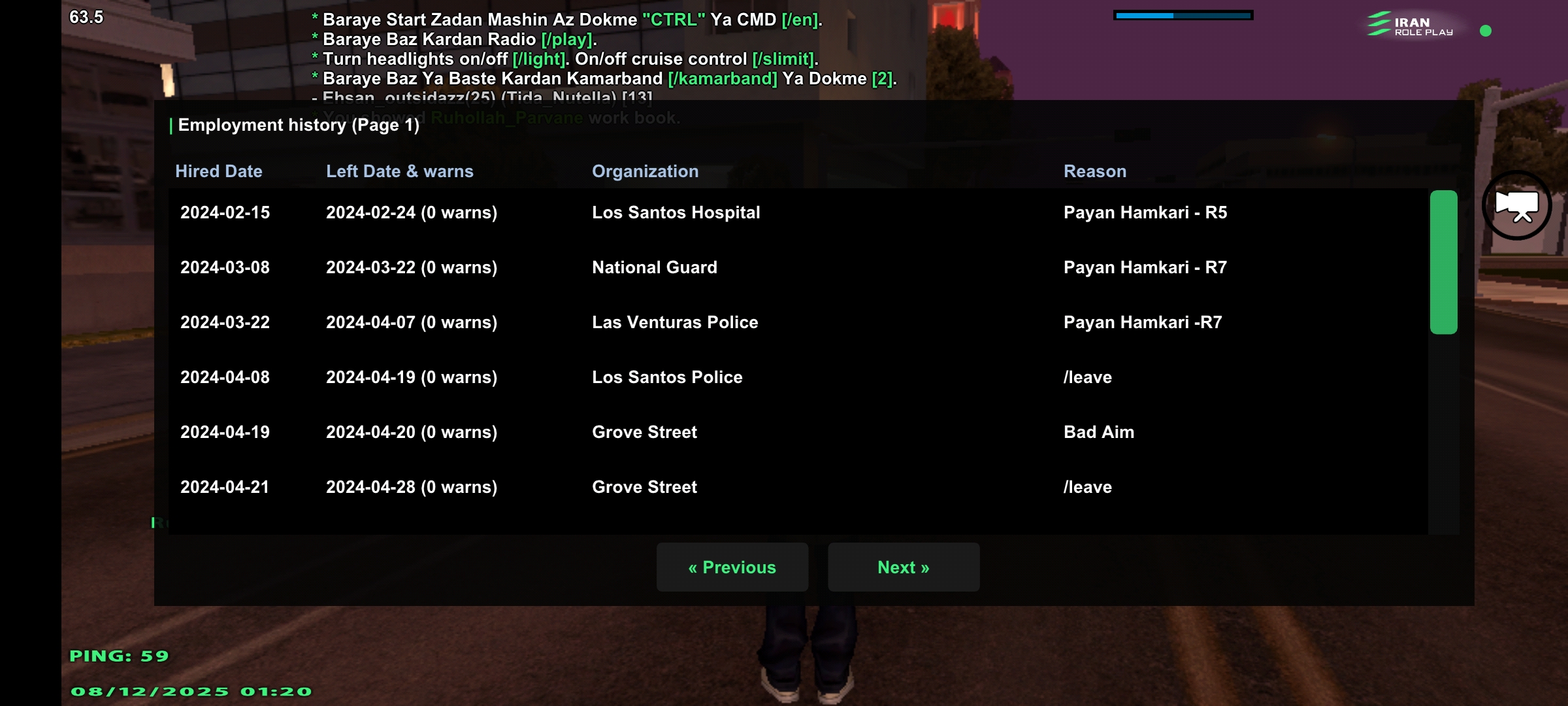Select the Grove Street row marked Bad Aim

tap(644, 432)
